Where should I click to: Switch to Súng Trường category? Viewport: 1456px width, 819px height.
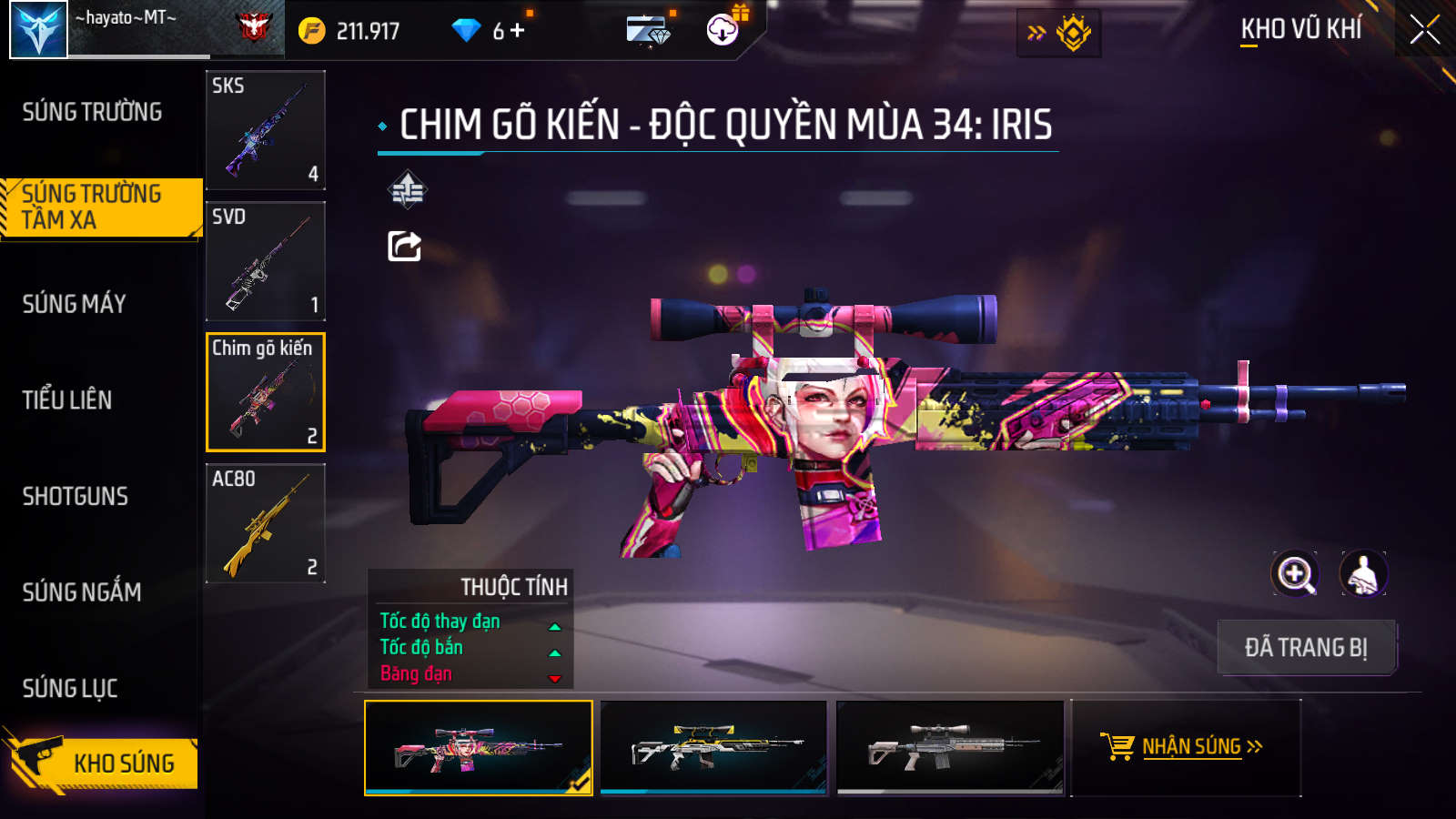tap(92, 112)
